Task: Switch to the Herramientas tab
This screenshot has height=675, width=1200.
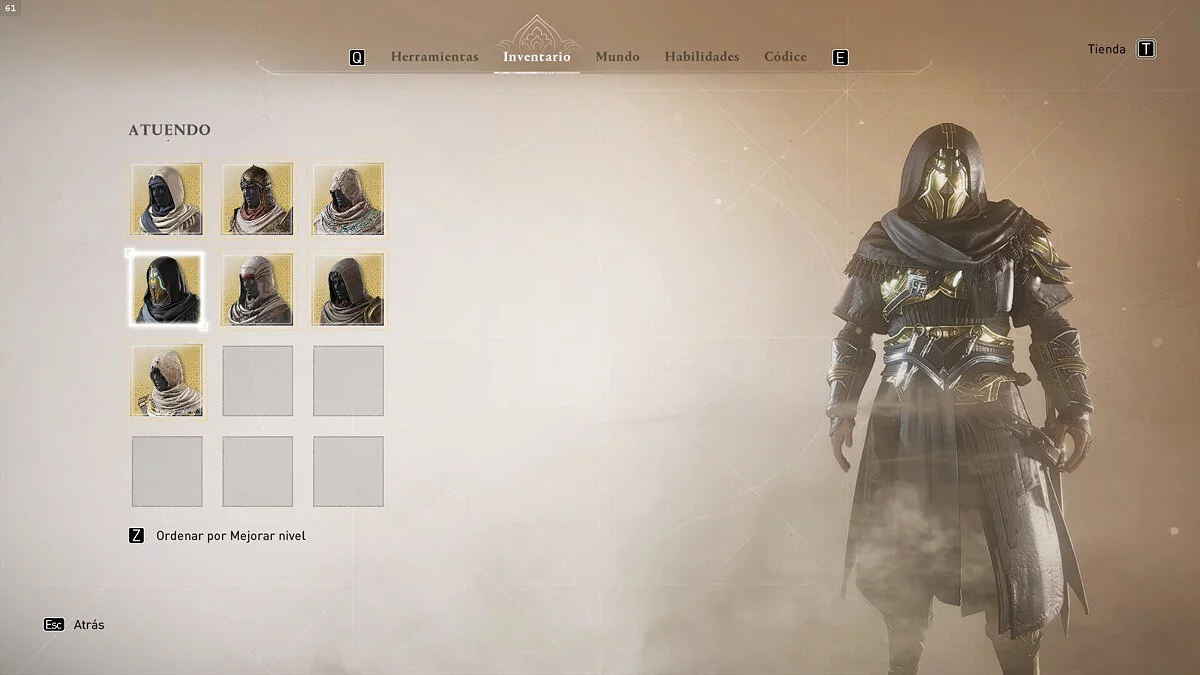Action: point(434,57)
